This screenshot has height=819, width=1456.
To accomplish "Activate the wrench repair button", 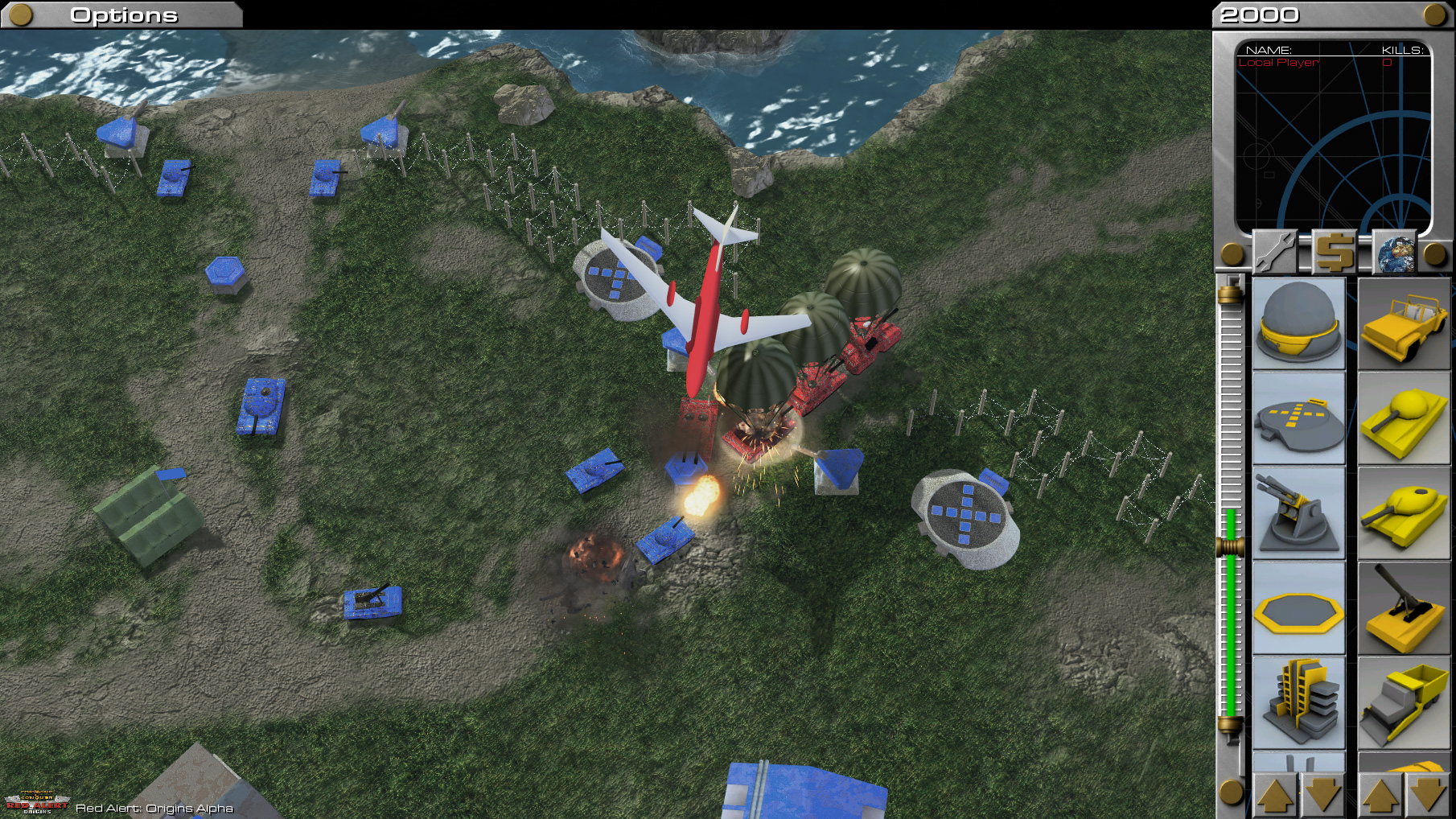I will [1275, 253].
